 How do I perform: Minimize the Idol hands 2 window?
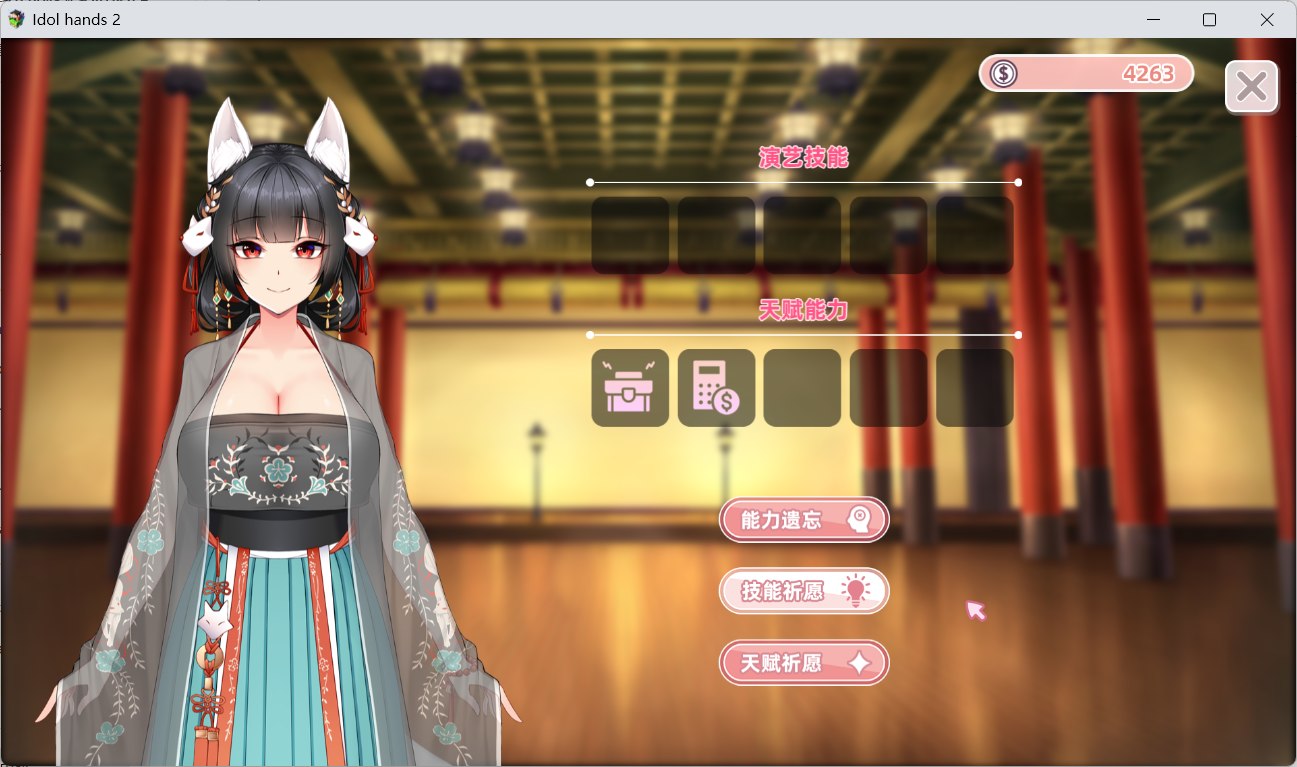(1154, 20)
